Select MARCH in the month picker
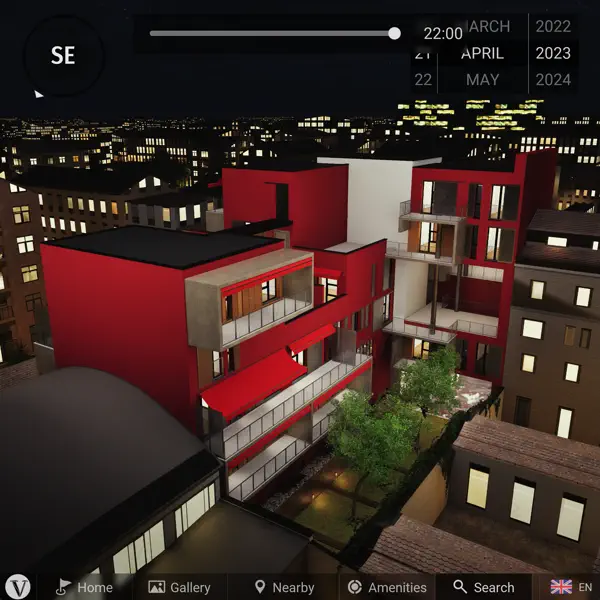The image size is (600, 600). (482, 26)
